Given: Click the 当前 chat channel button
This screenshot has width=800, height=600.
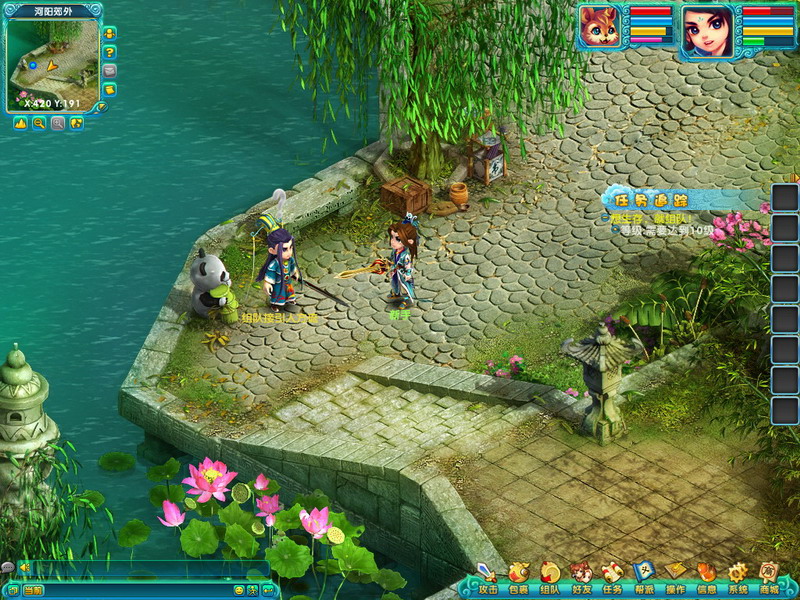Looking at the screenshot, I should pyautogui.click(x=33, y=590).
